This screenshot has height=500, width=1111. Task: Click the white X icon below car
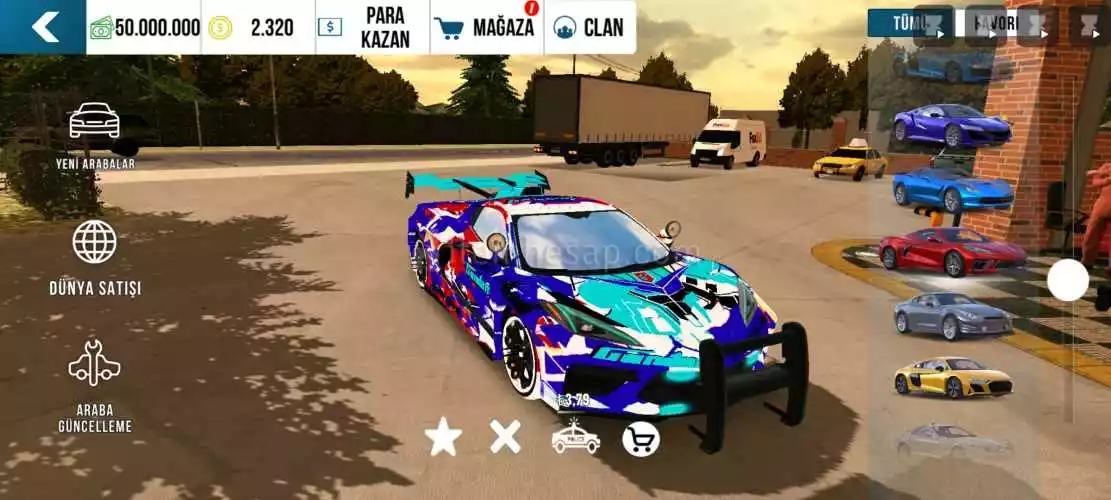pyautogui.click(x=505, y=436)
